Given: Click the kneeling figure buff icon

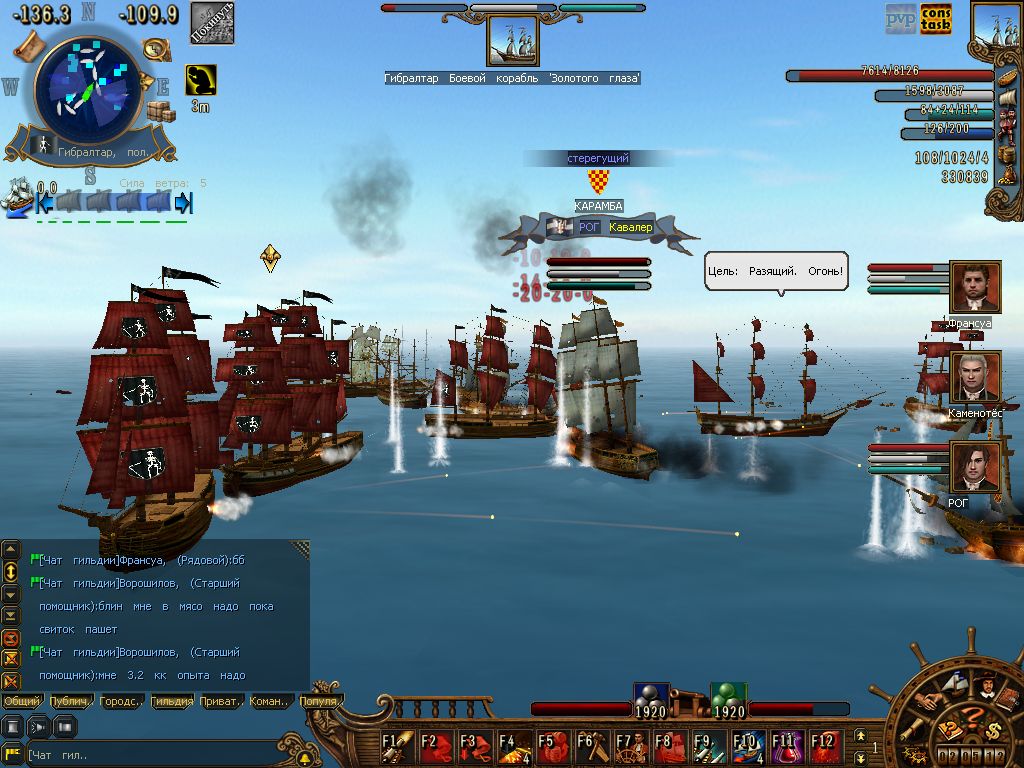Looking at the screenshot, I should pos(201,81).
